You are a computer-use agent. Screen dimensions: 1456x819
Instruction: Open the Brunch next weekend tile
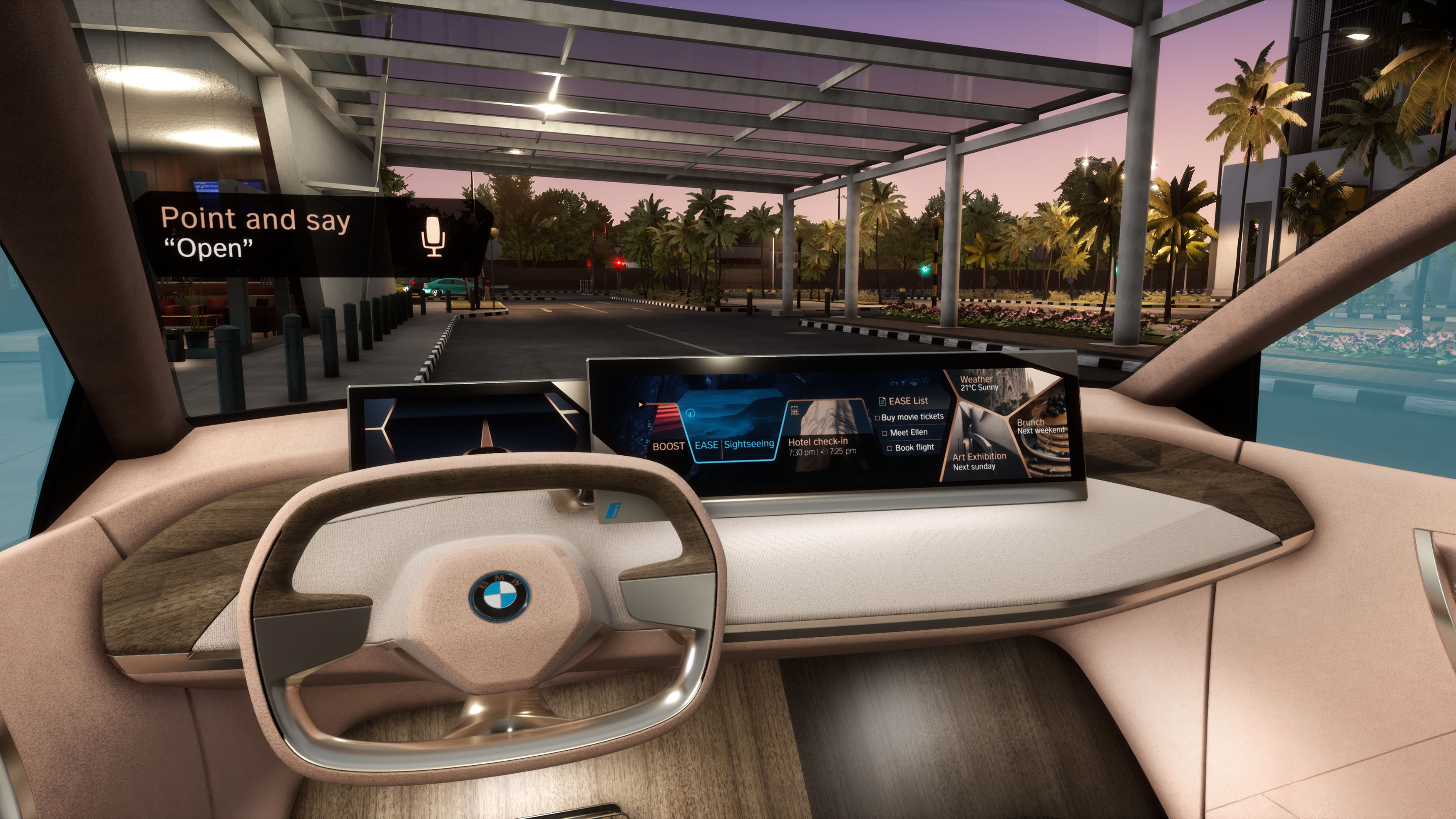coord(1041,426)
